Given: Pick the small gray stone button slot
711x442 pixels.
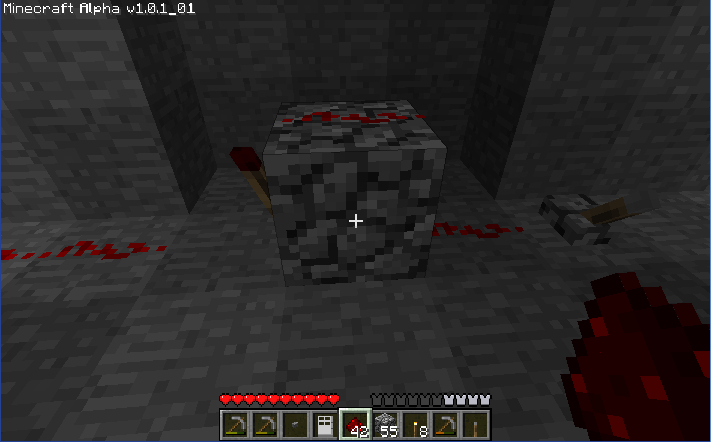Looking at the screenshot, I should click(x=294, y=424).
